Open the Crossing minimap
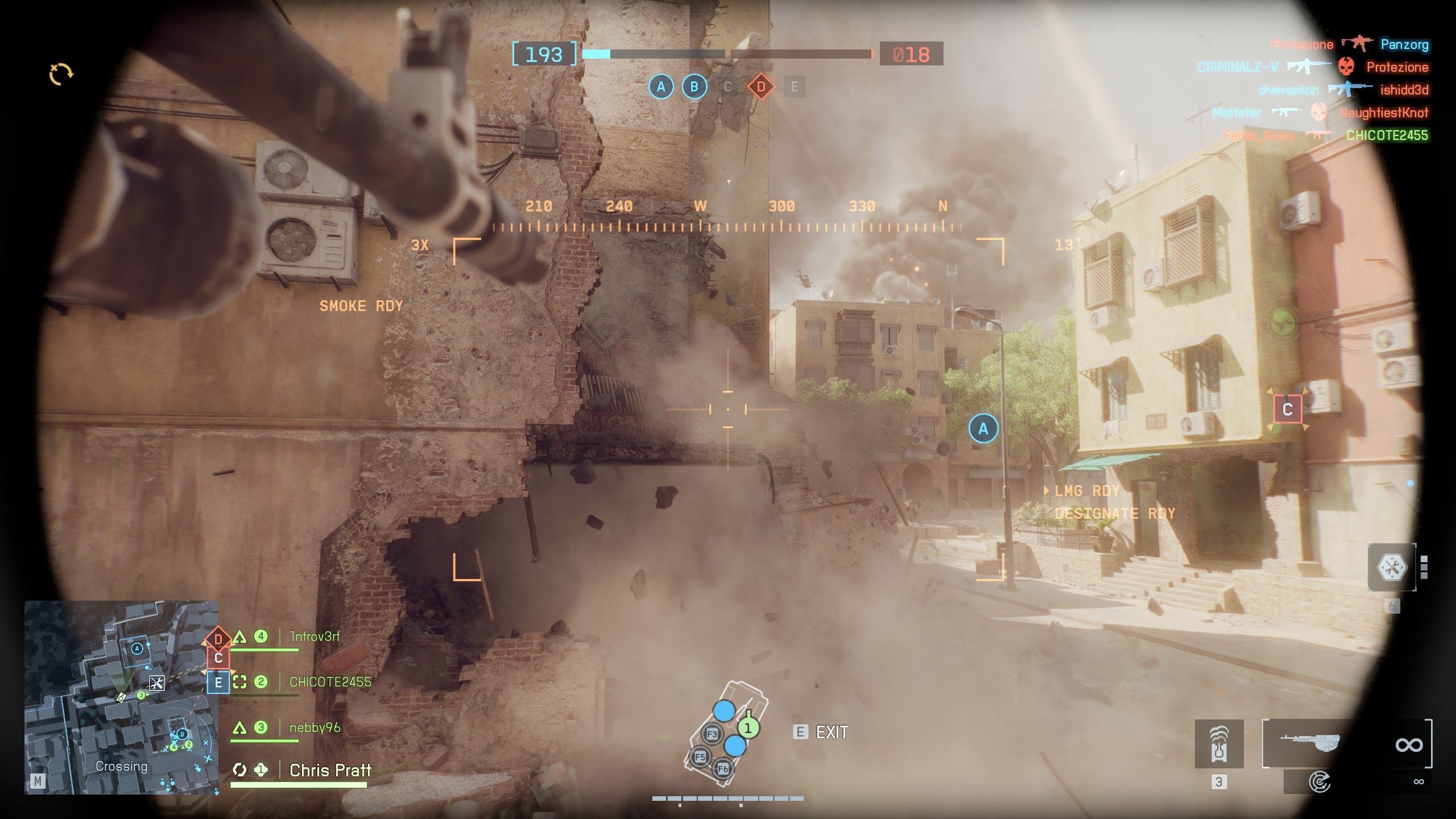 pyautogui.click(x=121, y=697)
